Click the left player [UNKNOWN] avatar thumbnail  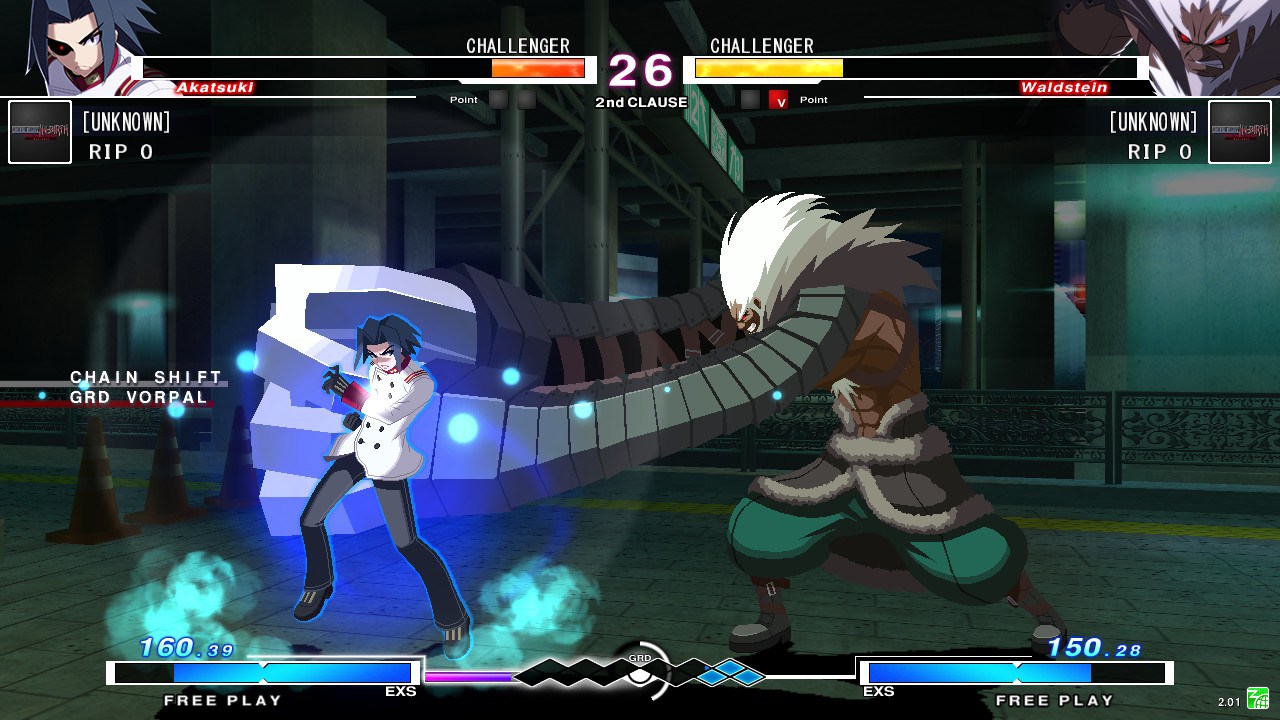point(39,131)
